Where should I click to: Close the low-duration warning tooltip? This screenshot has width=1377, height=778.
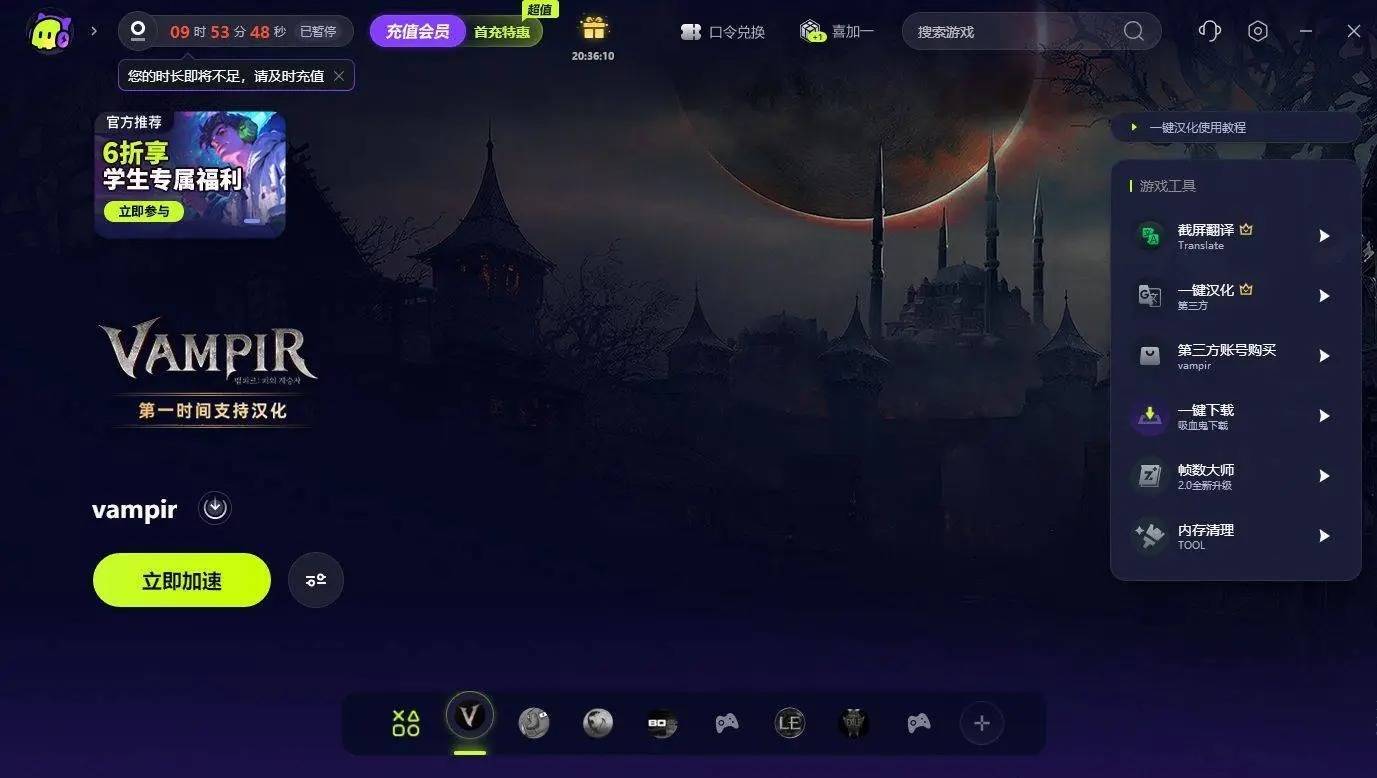click(339, 76)
